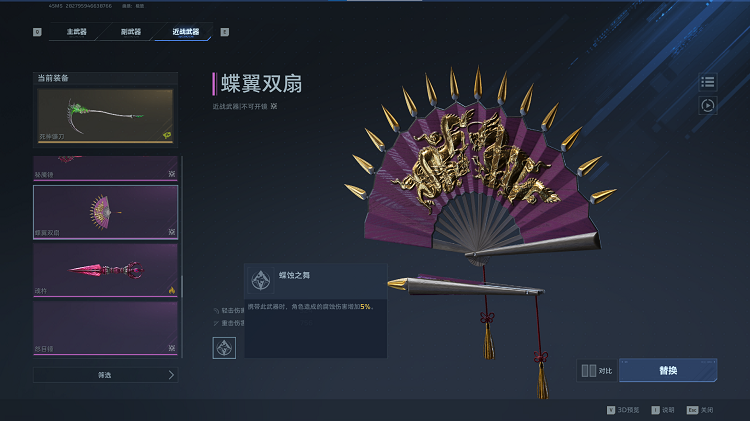Play the weapon preview video
The height and width of the screenshot is (421, 750).
coord(708,105)
